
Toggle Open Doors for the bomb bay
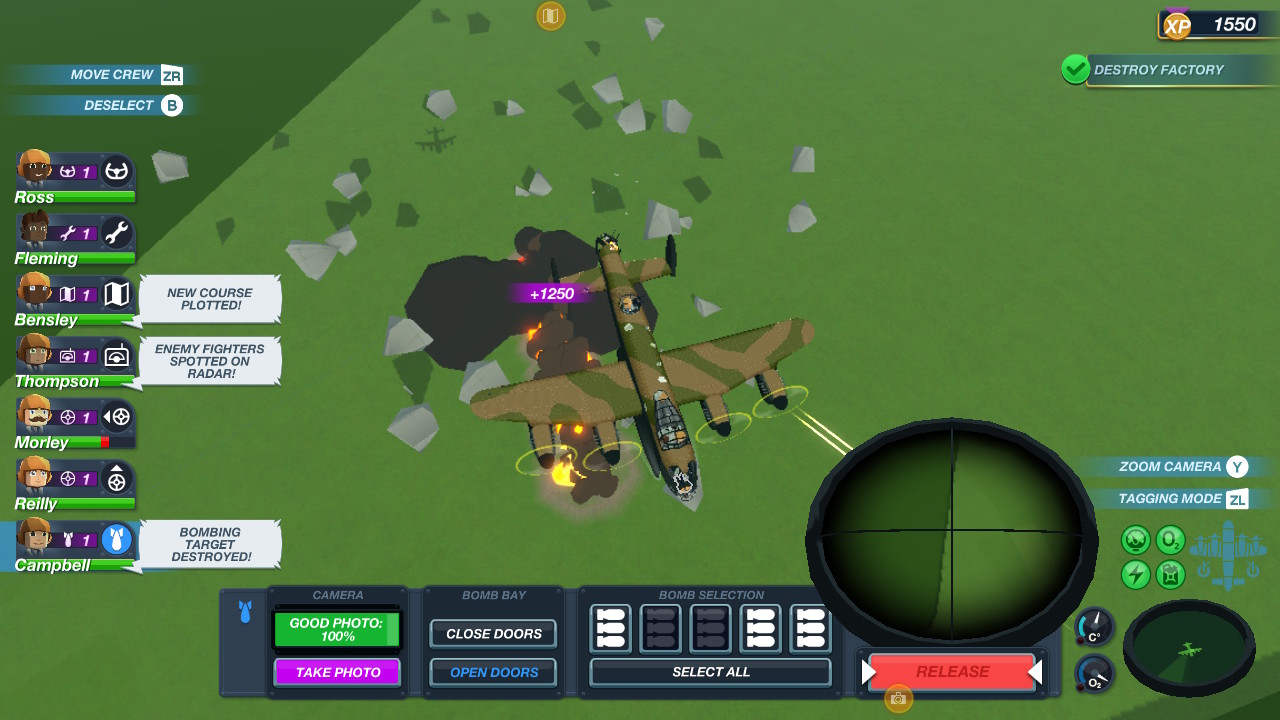click(492, 672)
